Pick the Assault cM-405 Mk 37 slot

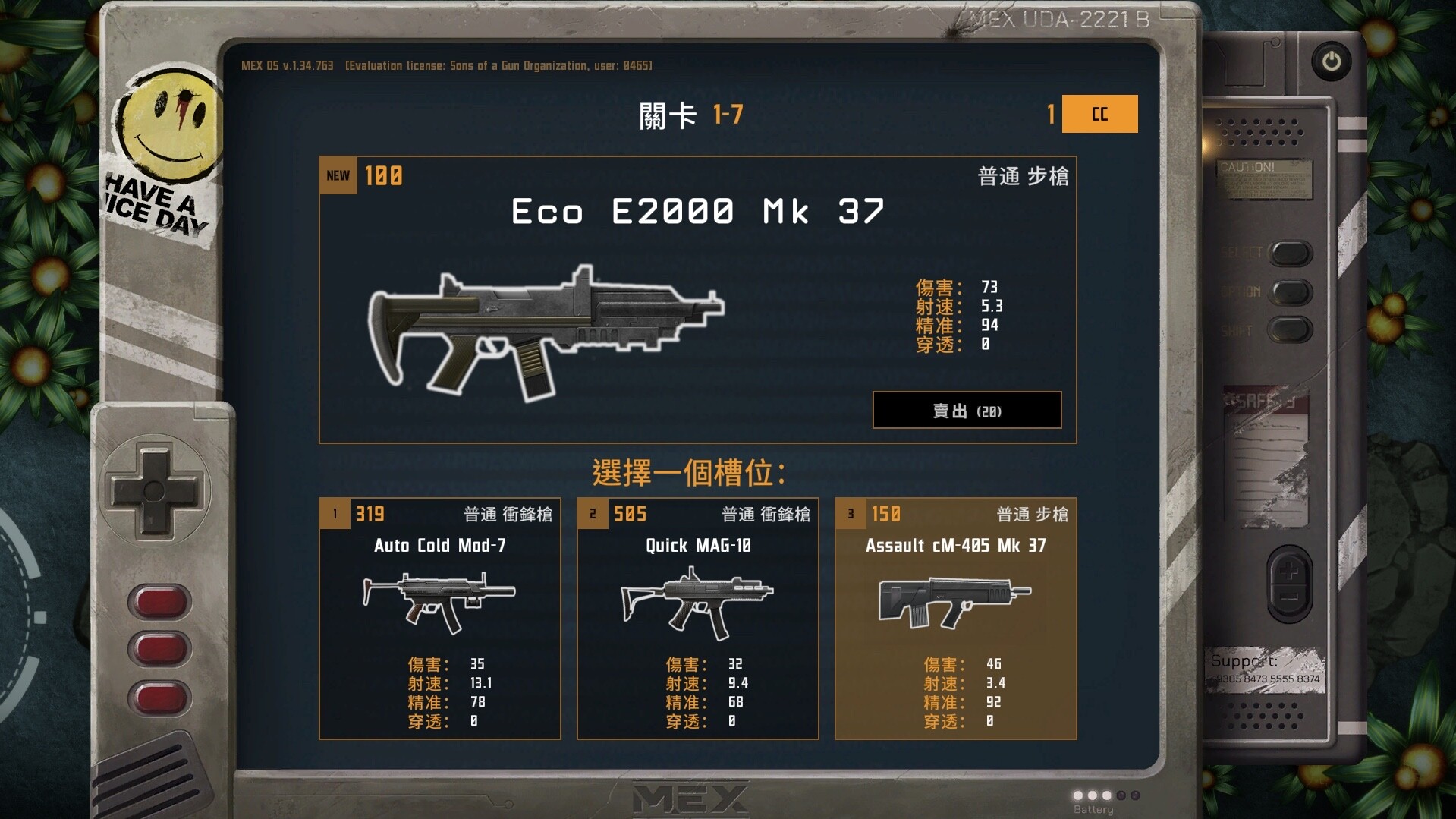tap(955, 618)
